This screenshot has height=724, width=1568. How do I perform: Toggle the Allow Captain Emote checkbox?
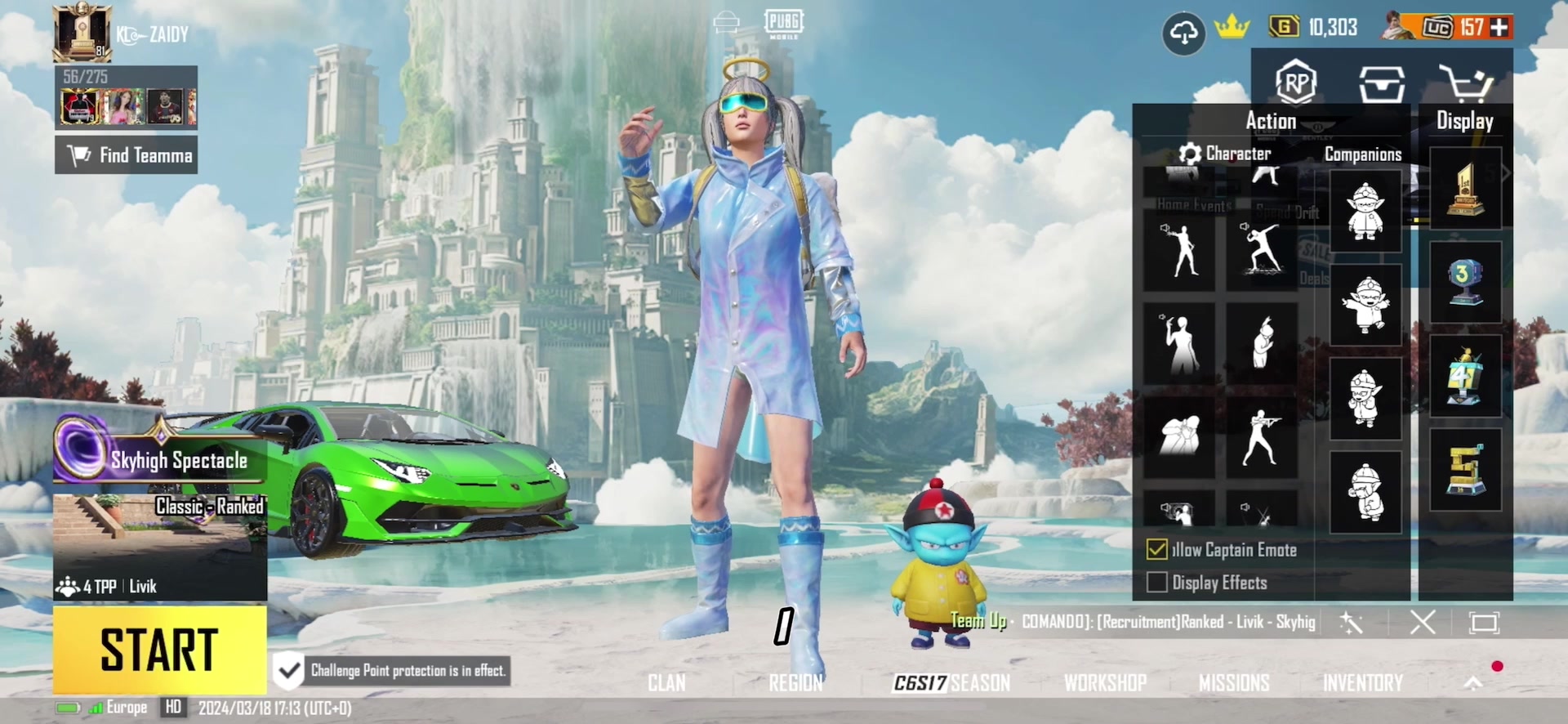coord(1156,550)
